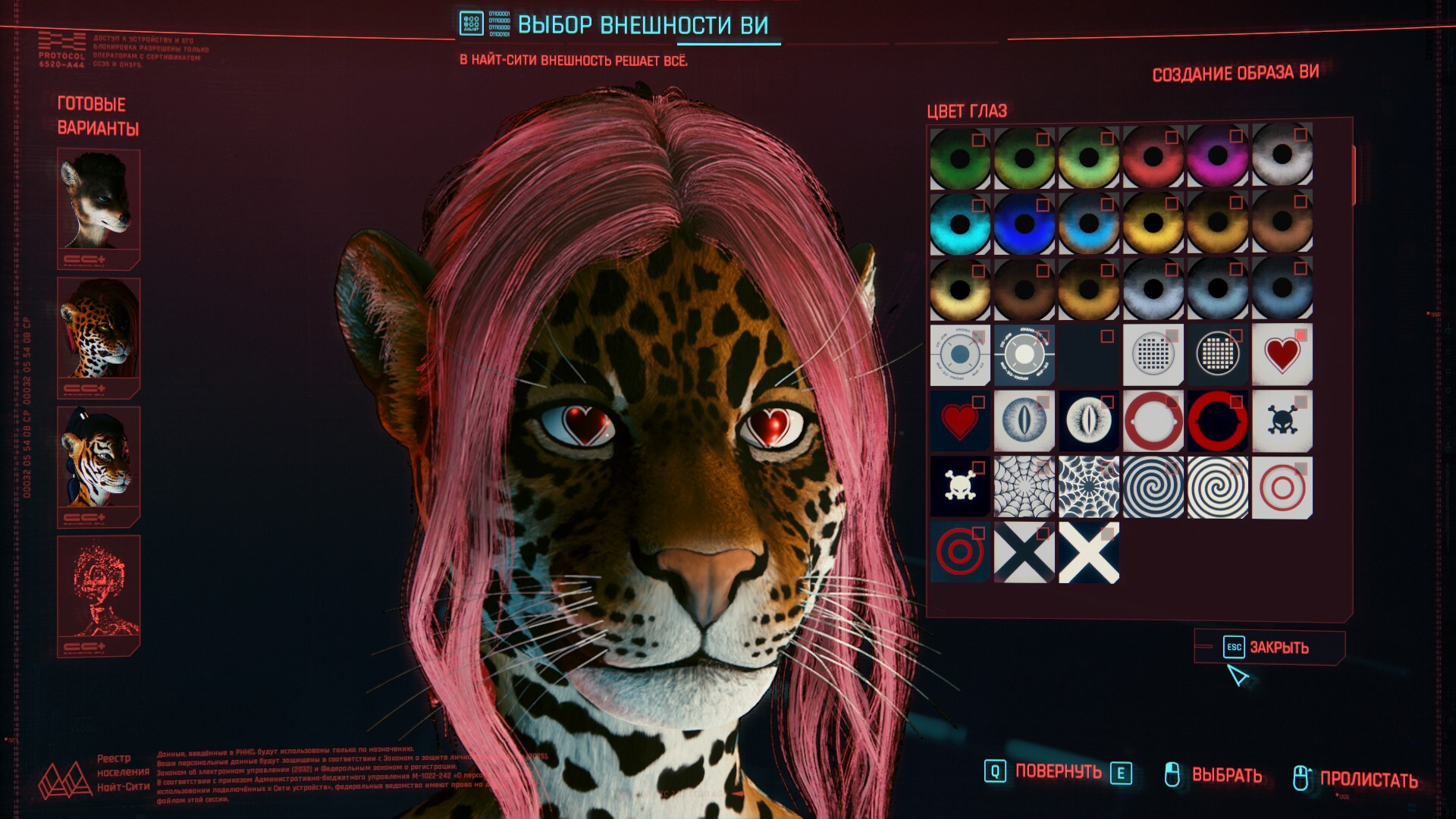
Task: Select the heart-shaped eye pattern
Action: (1282, 356)
